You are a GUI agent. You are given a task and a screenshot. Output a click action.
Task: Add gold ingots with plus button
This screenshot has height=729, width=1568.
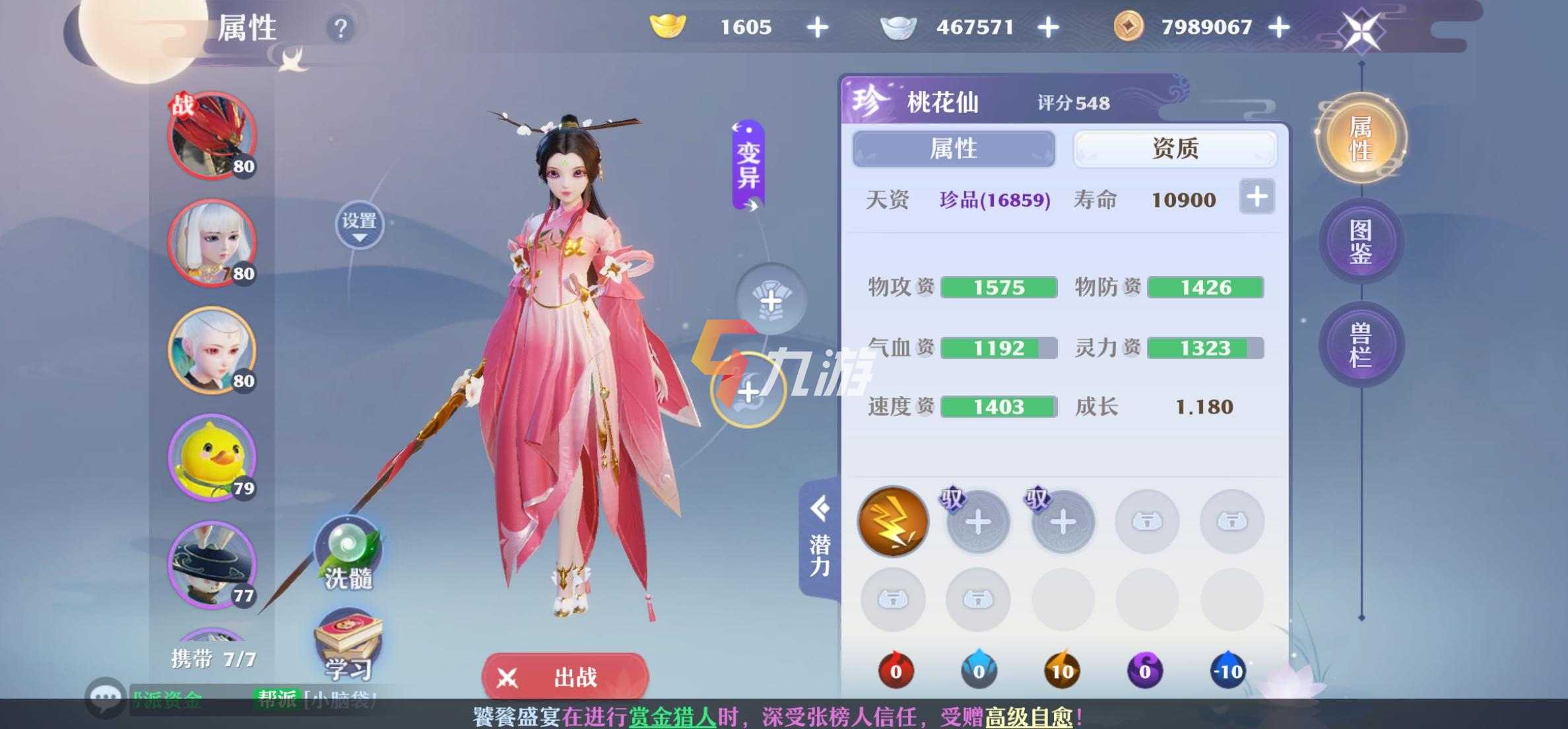pos(818,28)
